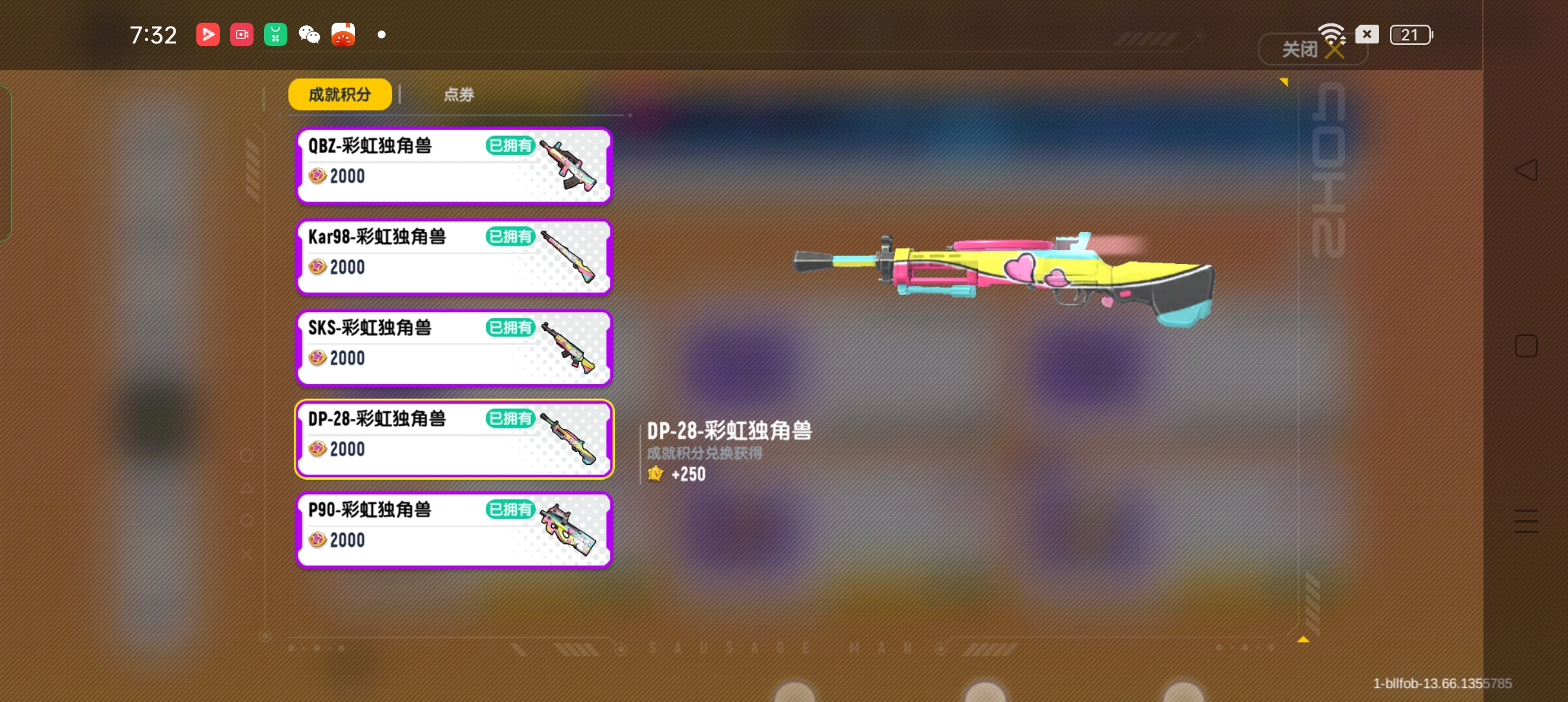Click the coin icon beside DP-28 price 2000
The image size is (1568, 702).
317,448
